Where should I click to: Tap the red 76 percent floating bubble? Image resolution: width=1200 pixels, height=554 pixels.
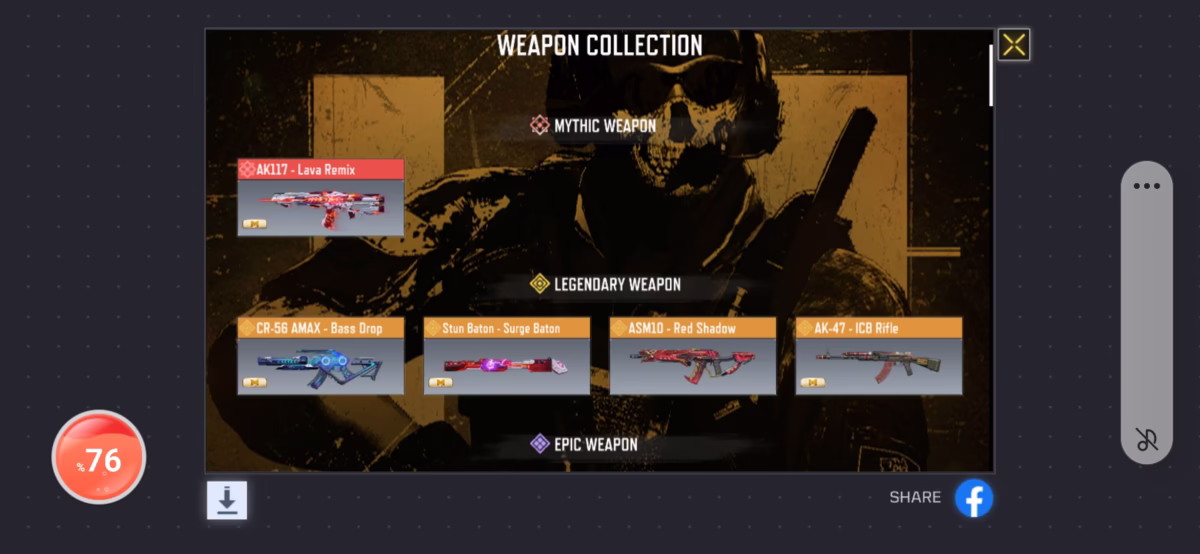coord(99,458)
